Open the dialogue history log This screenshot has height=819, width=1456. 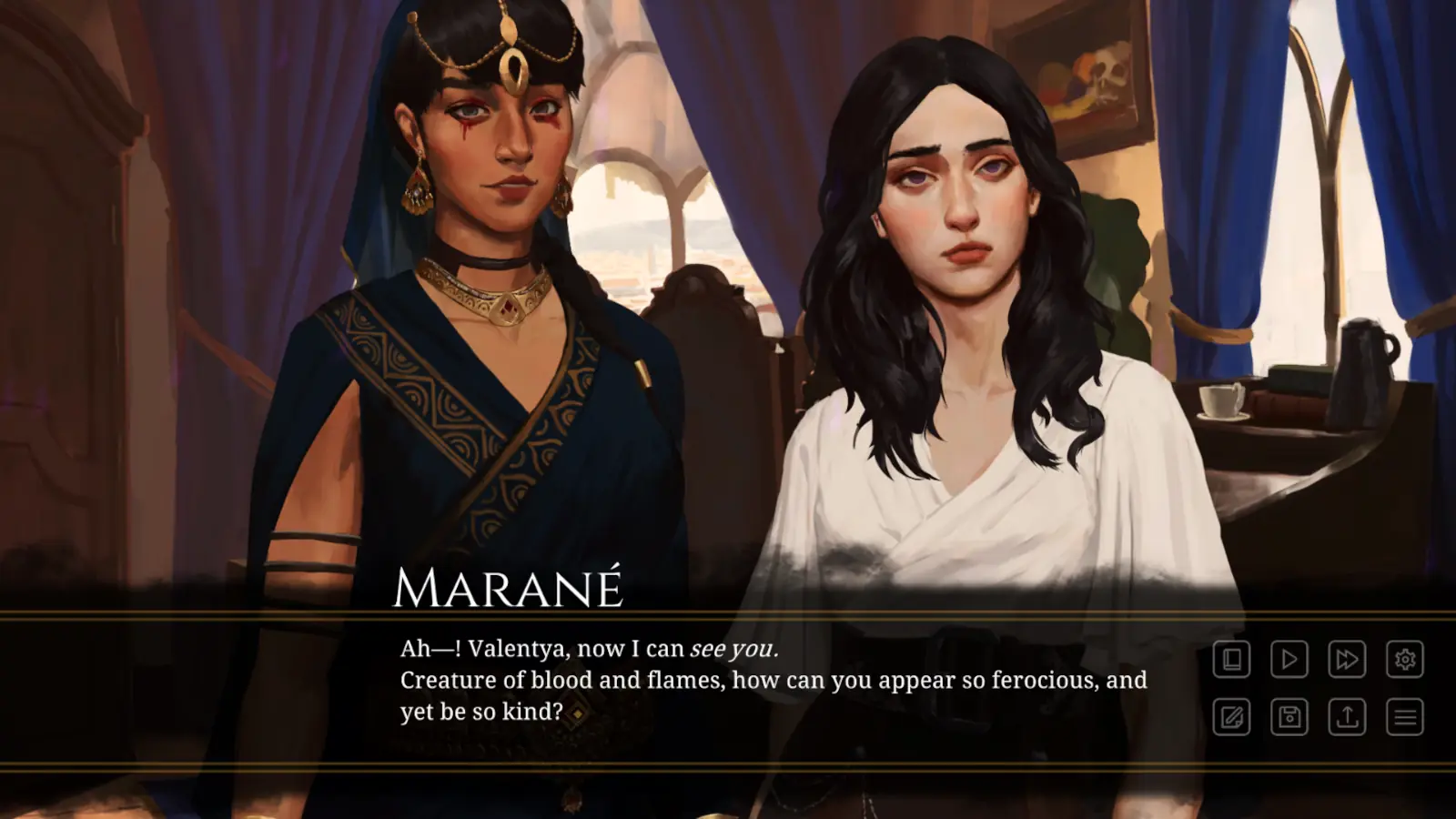tap(1233, 659)
